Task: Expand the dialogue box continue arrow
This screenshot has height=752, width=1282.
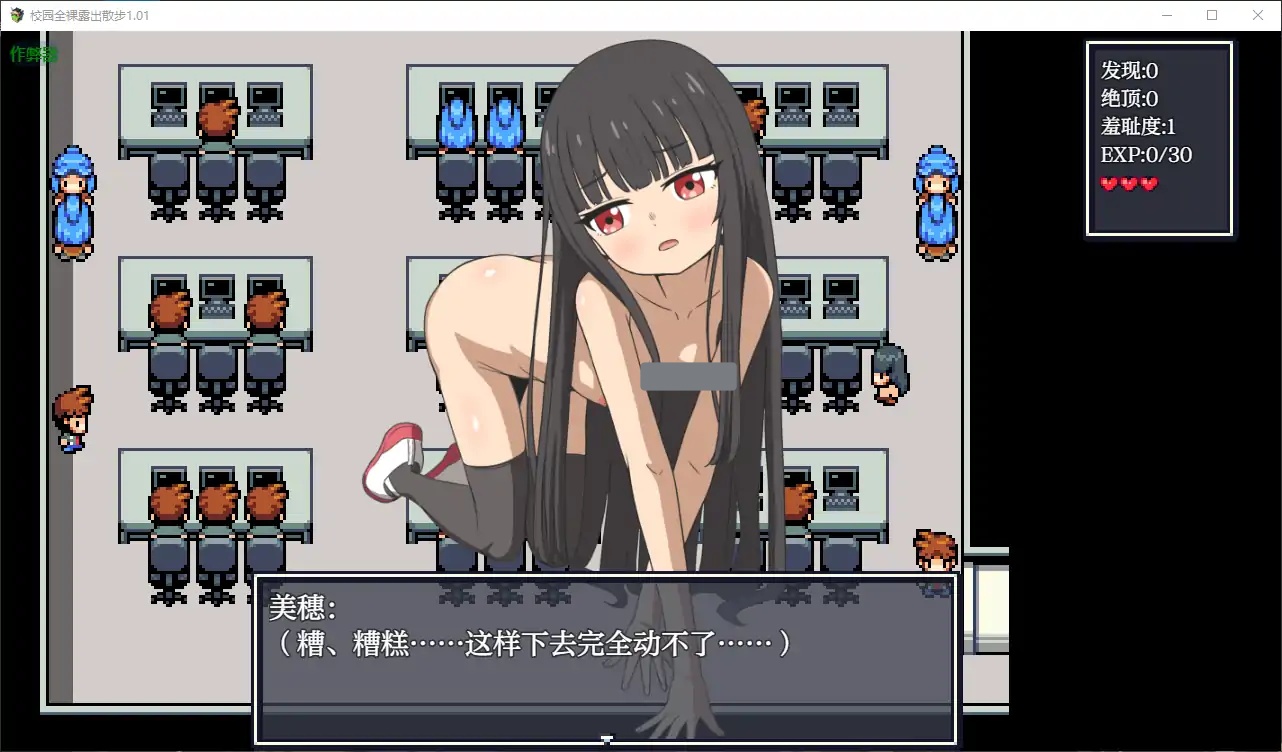Action: coord(607,740)
